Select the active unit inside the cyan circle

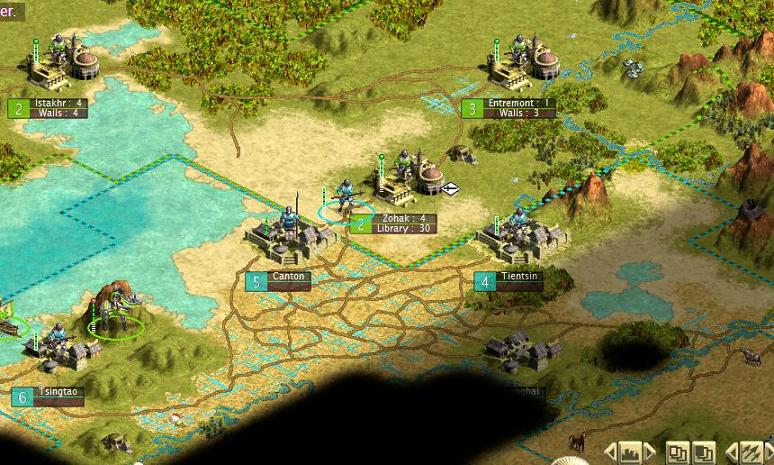pyautogui.click(x=346, y=202)
